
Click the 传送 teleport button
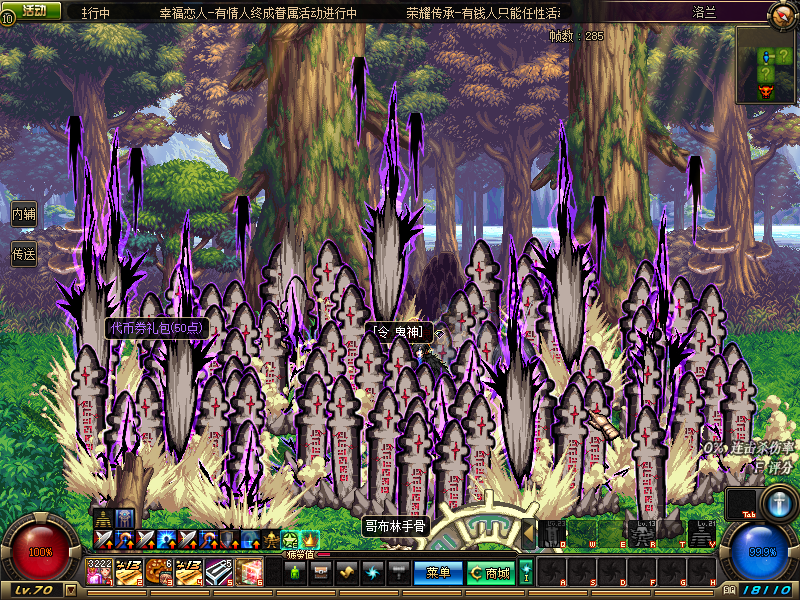(x=24, y=254)
